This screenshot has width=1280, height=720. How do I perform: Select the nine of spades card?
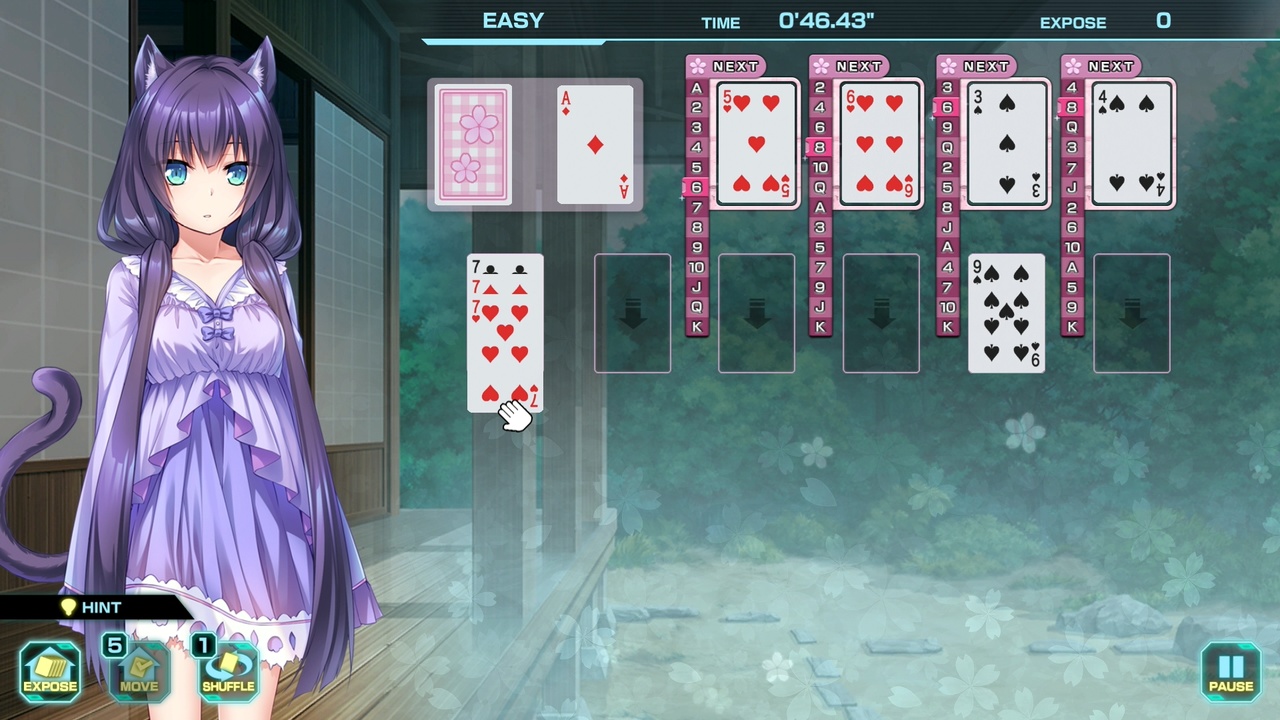point(1006,313)
